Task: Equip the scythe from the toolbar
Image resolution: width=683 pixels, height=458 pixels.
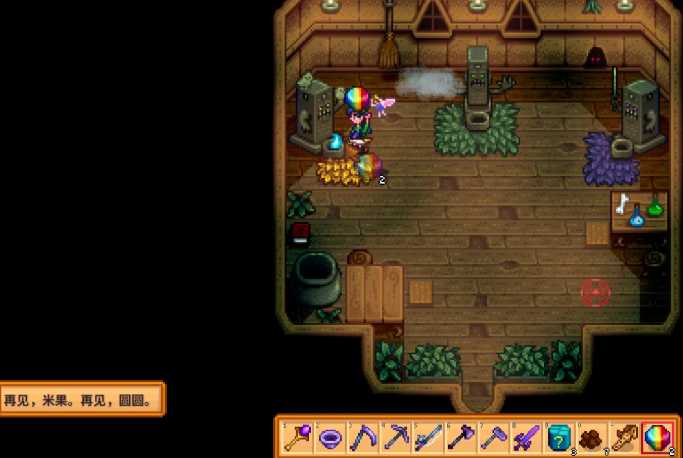Action: pyautogui.click(x=364, y=437)
